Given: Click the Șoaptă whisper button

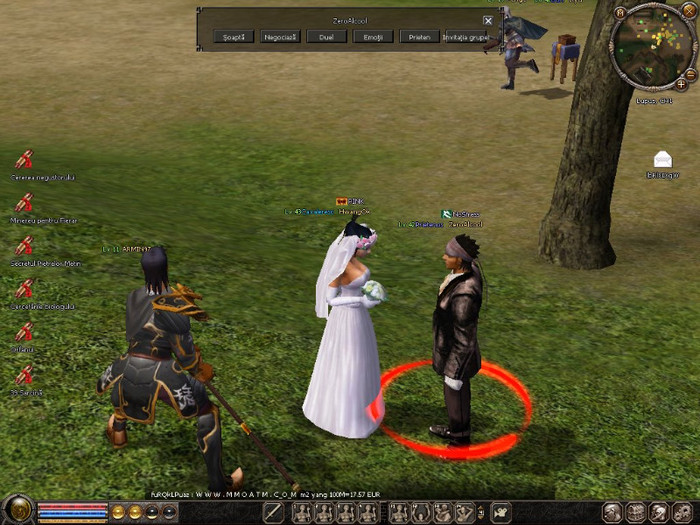Looking at the screenshot, I should click(x=234, y=37).
